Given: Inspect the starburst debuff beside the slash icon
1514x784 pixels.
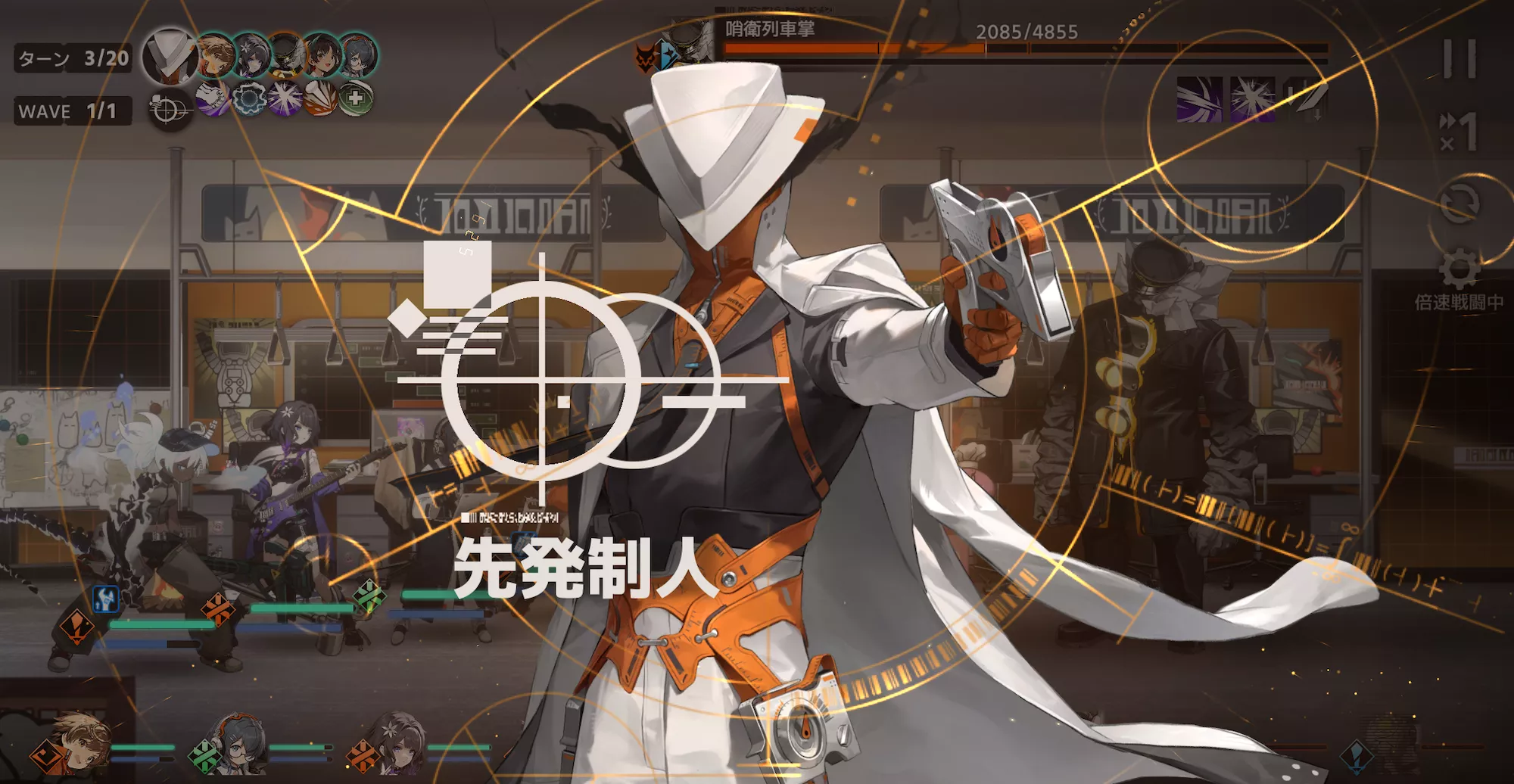Looking at the screenshot, I should click(1254, 98).
